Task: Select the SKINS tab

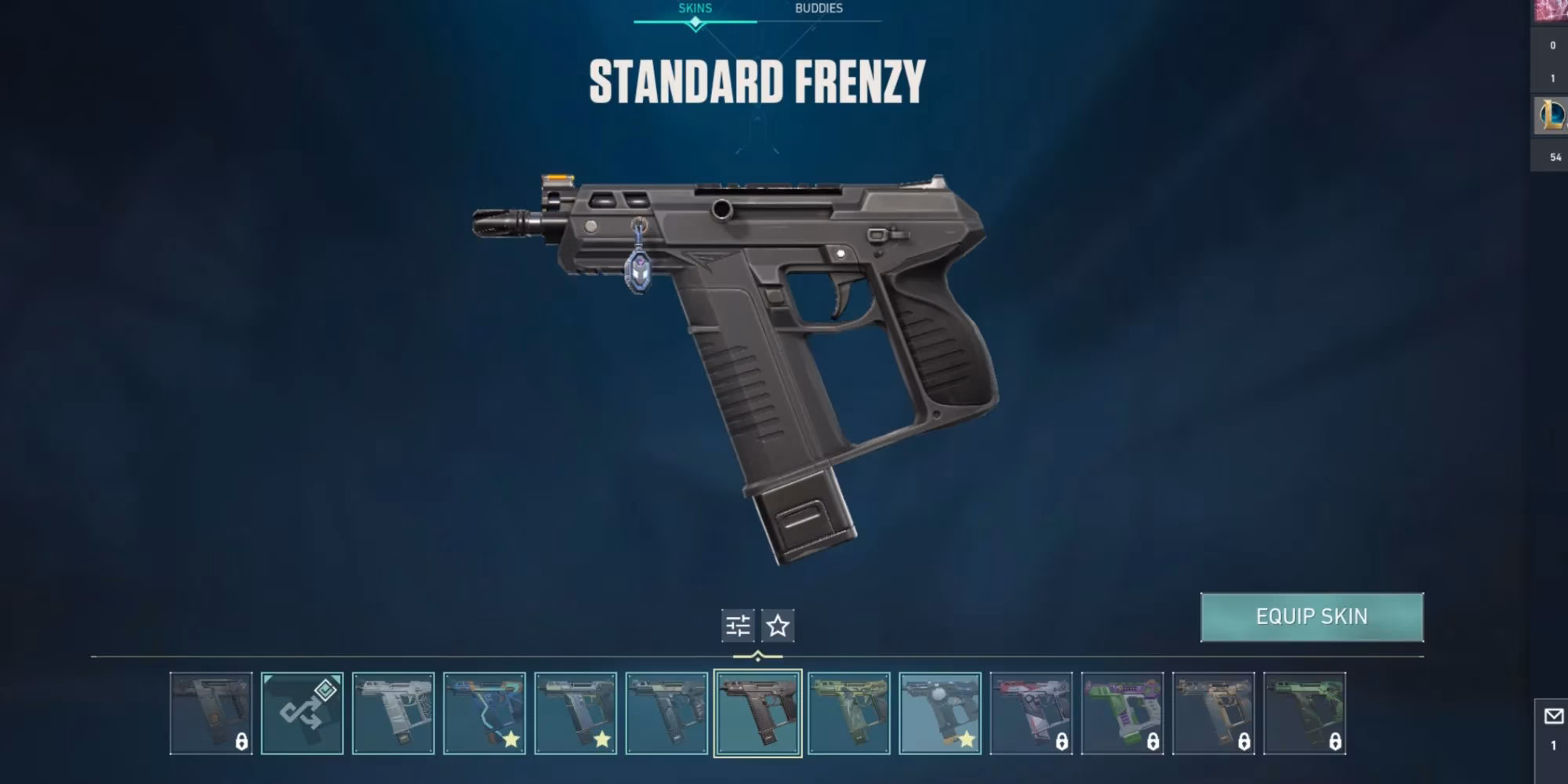Action: 694,9
